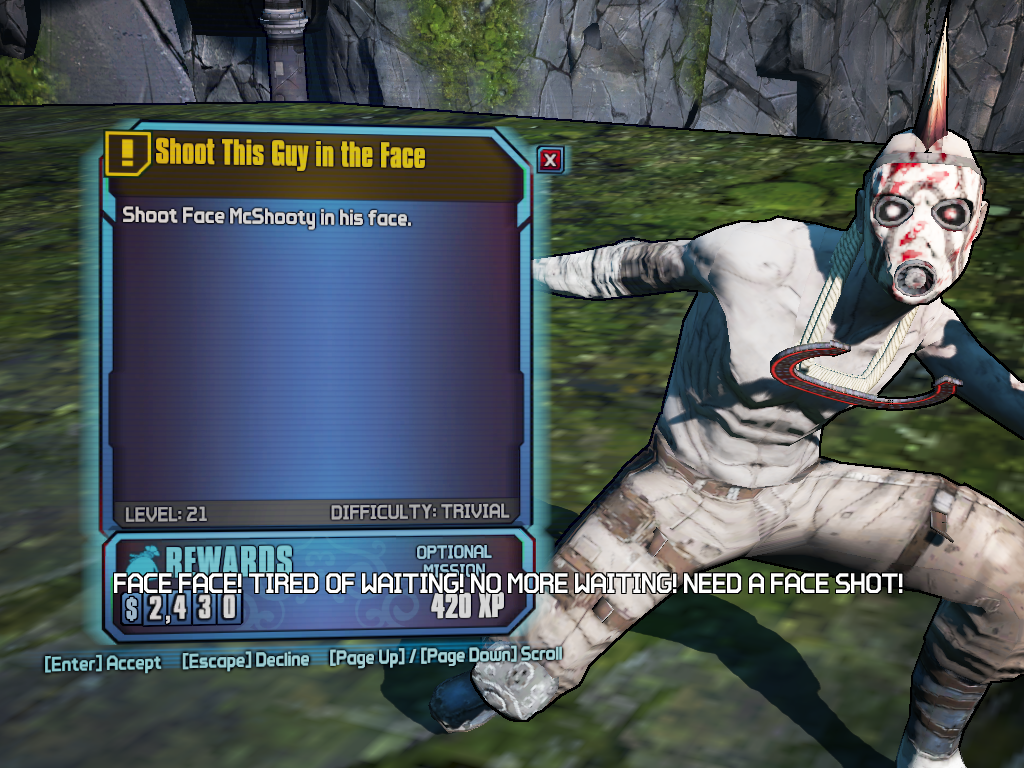Close the mission window with the red X
Viewport: 1024px width, 768px height.
click(x=551, y=160)
